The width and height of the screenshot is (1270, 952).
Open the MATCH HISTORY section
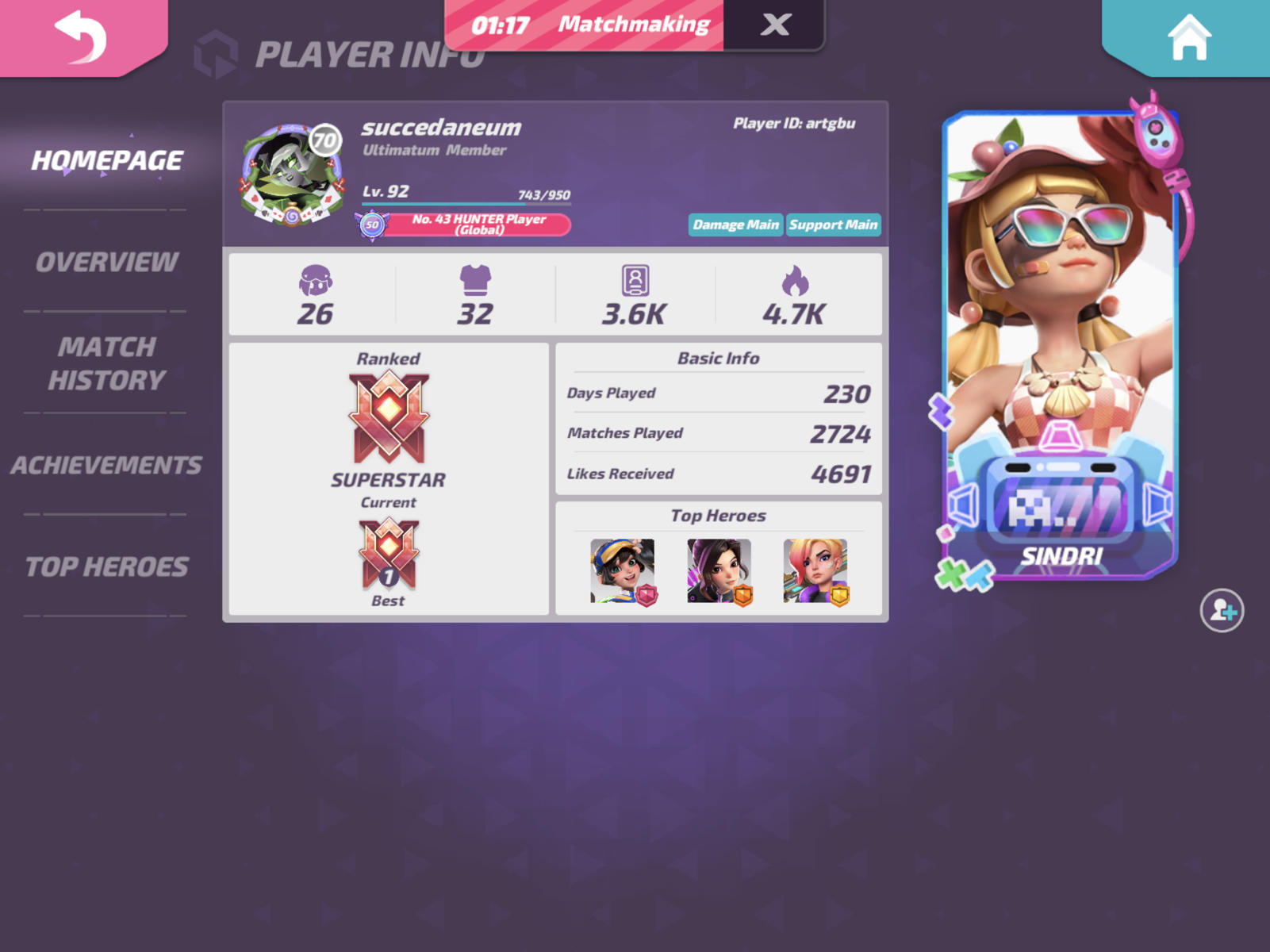click(x=106, y=363)
